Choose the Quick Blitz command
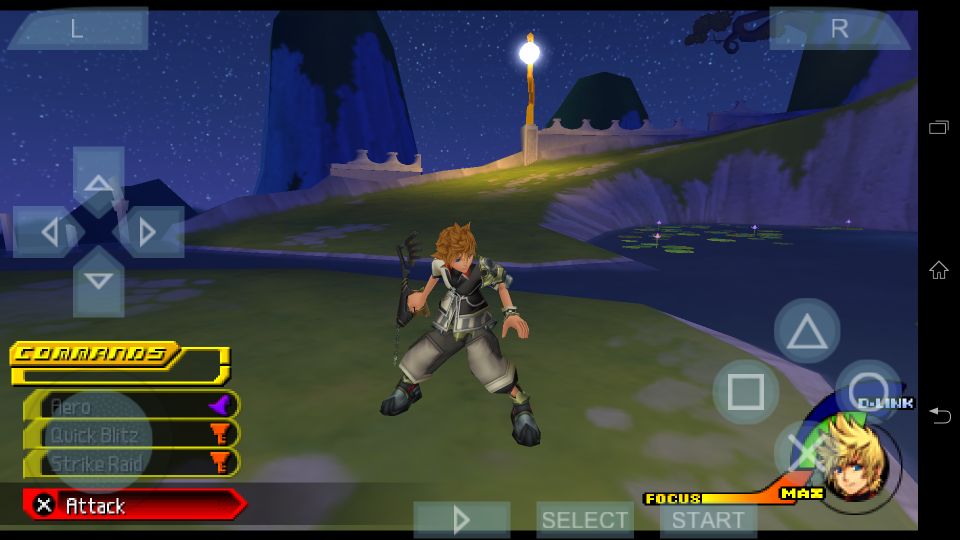The width and height of the screenshot is (960, 540). (x=132, y=435)
